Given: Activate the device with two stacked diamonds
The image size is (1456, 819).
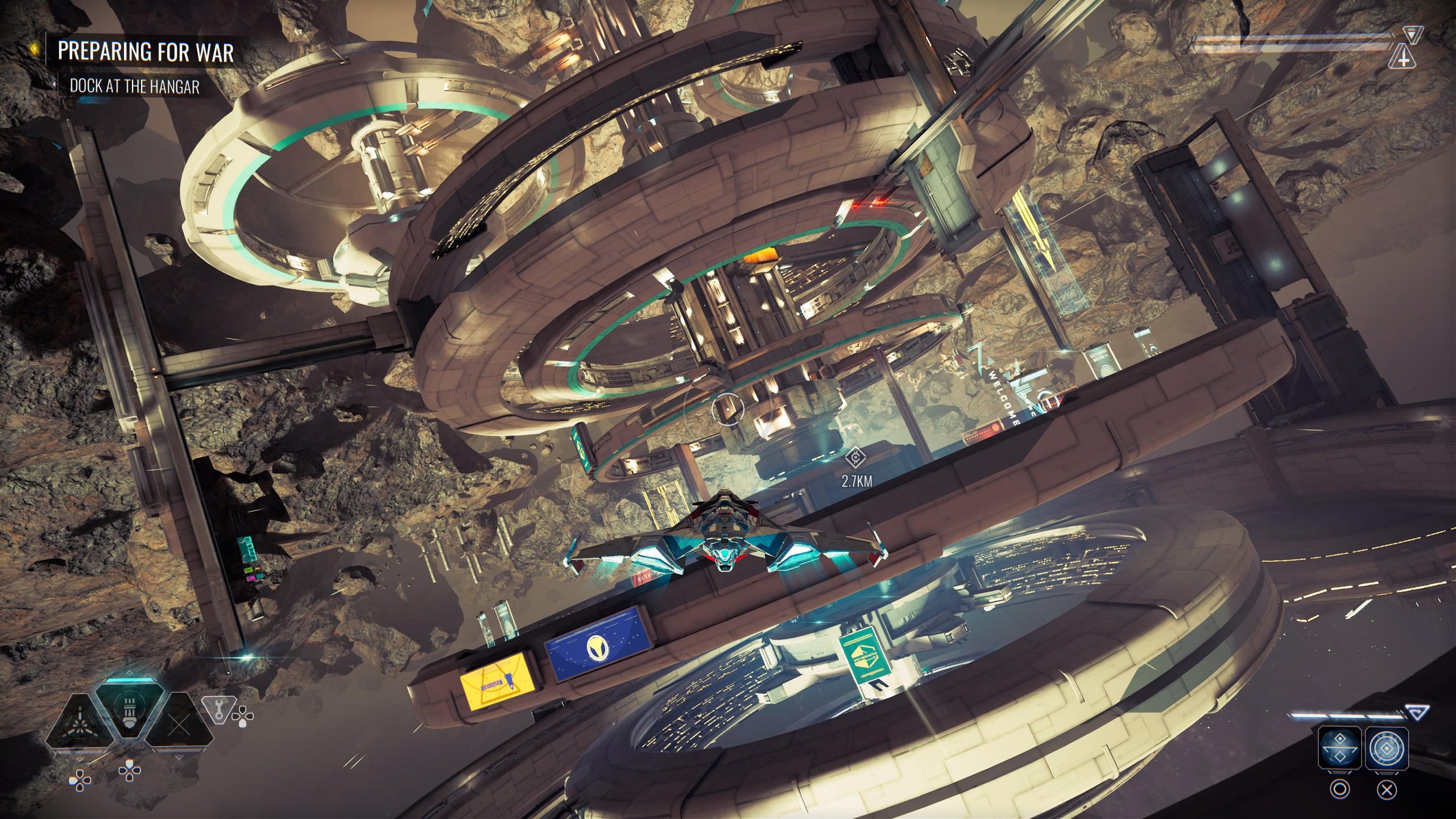Looking at the screenshot, I should click(x=1339, y=747).
